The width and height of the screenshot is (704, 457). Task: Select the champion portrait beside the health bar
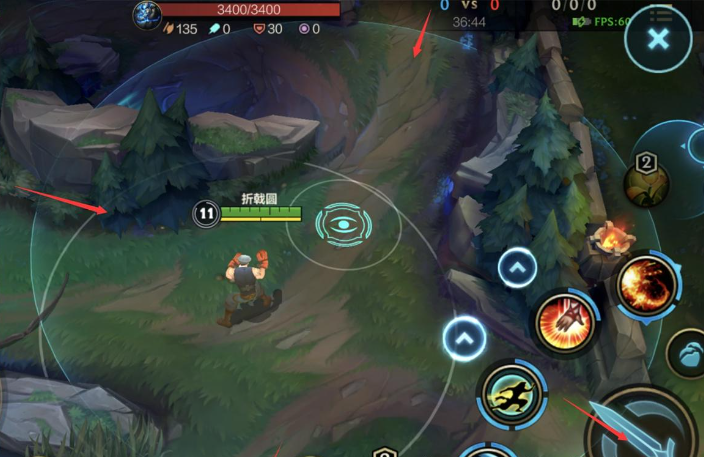[x=147, y=12]
